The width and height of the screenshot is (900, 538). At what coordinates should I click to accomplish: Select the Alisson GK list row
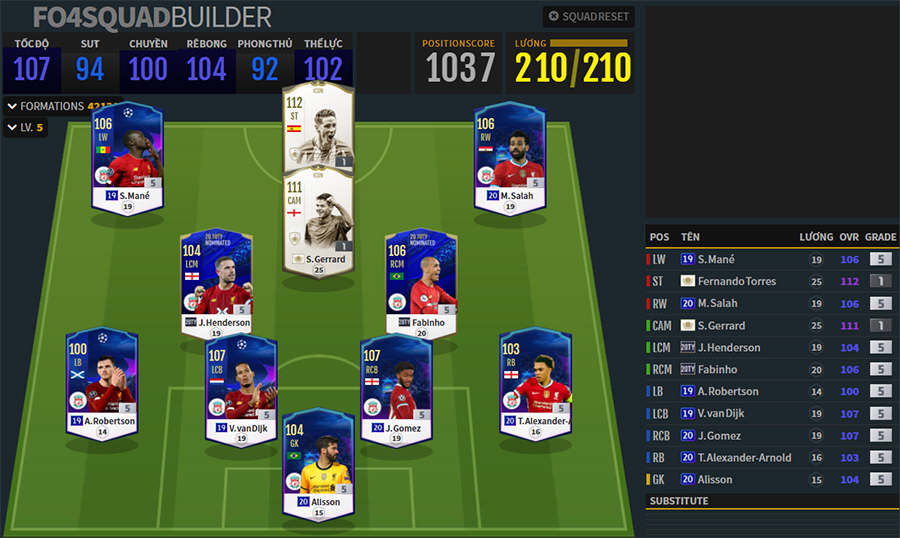click(x=770, y=479)
